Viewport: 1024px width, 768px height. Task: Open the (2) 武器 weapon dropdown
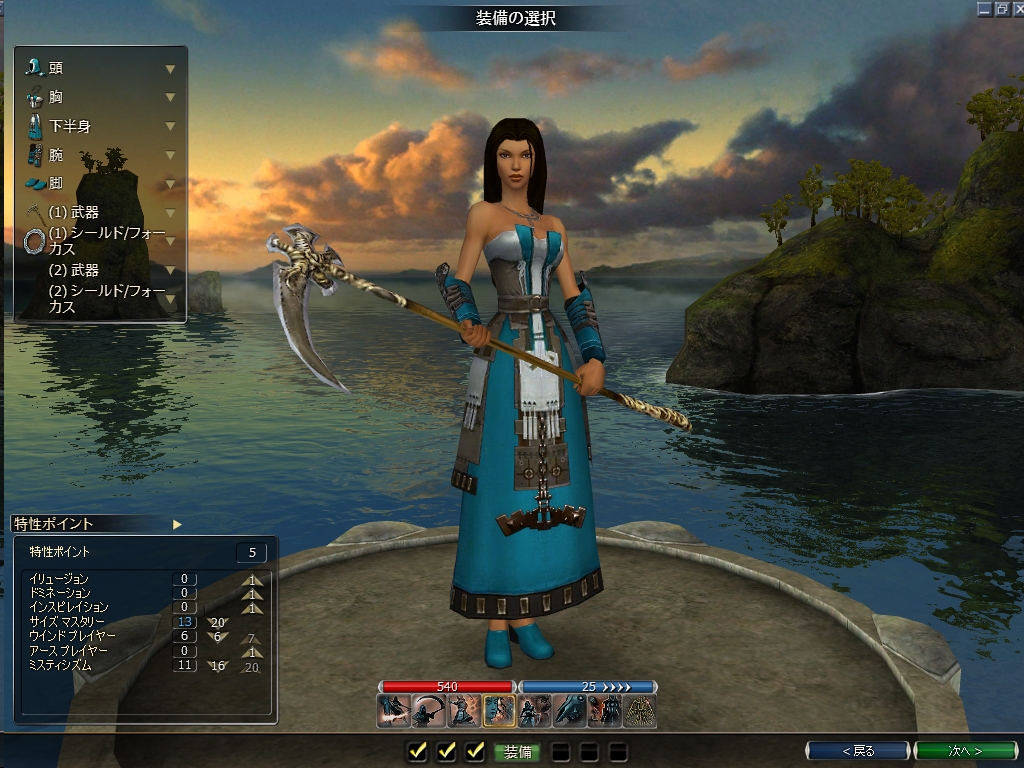pyautogui.click(x=170, y=270)
